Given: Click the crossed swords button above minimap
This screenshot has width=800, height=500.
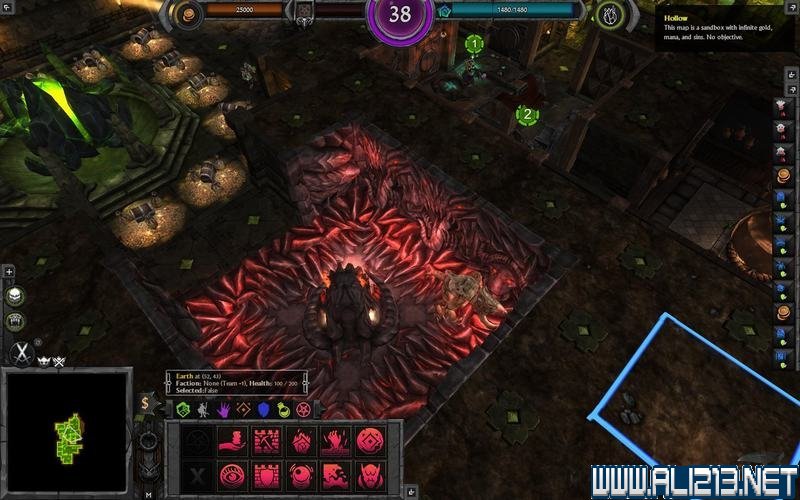Looking at the screenshot, I should 22,352.
